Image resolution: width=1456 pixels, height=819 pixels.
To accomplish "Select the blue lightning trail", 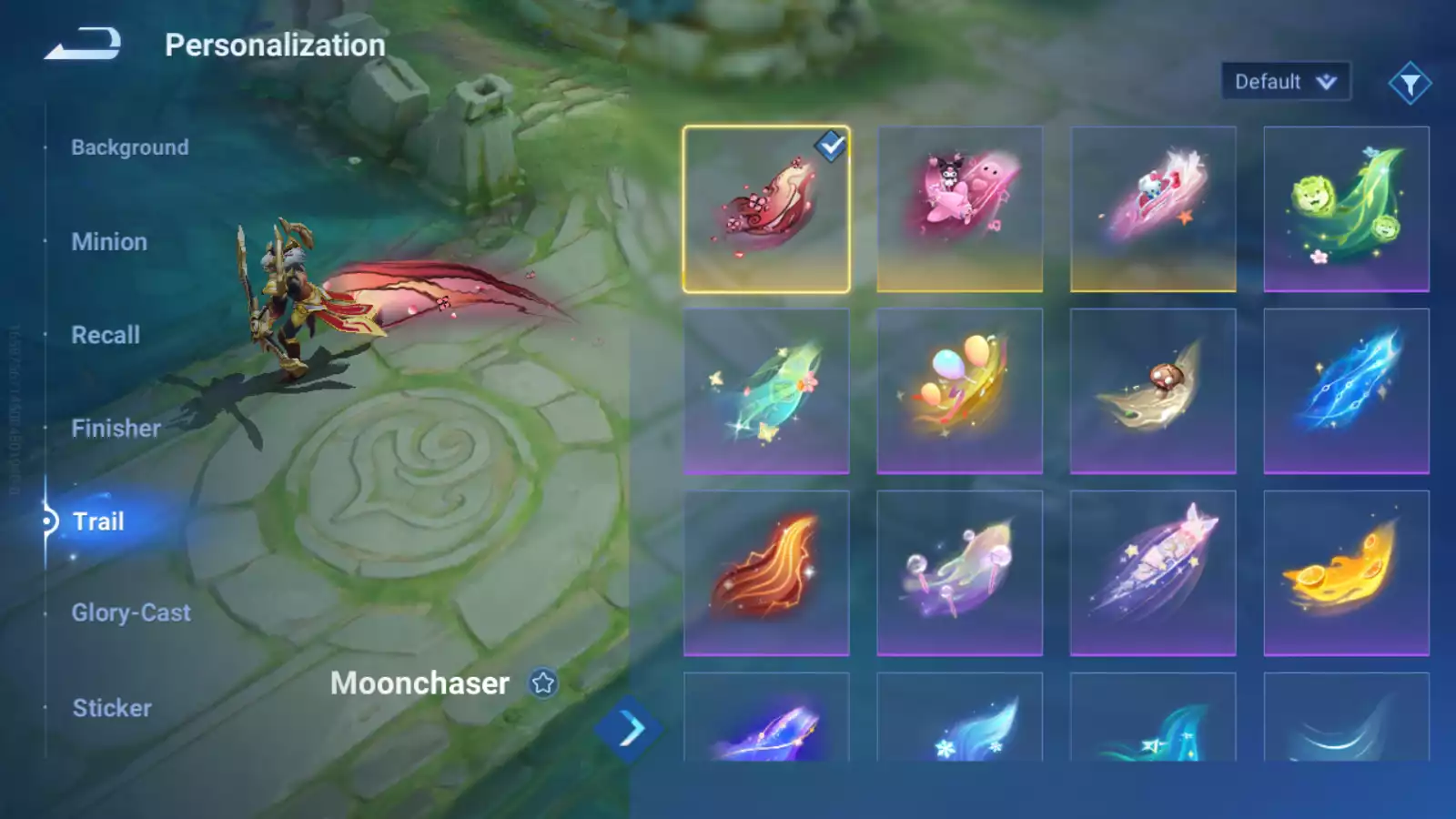I will 1346,391.
